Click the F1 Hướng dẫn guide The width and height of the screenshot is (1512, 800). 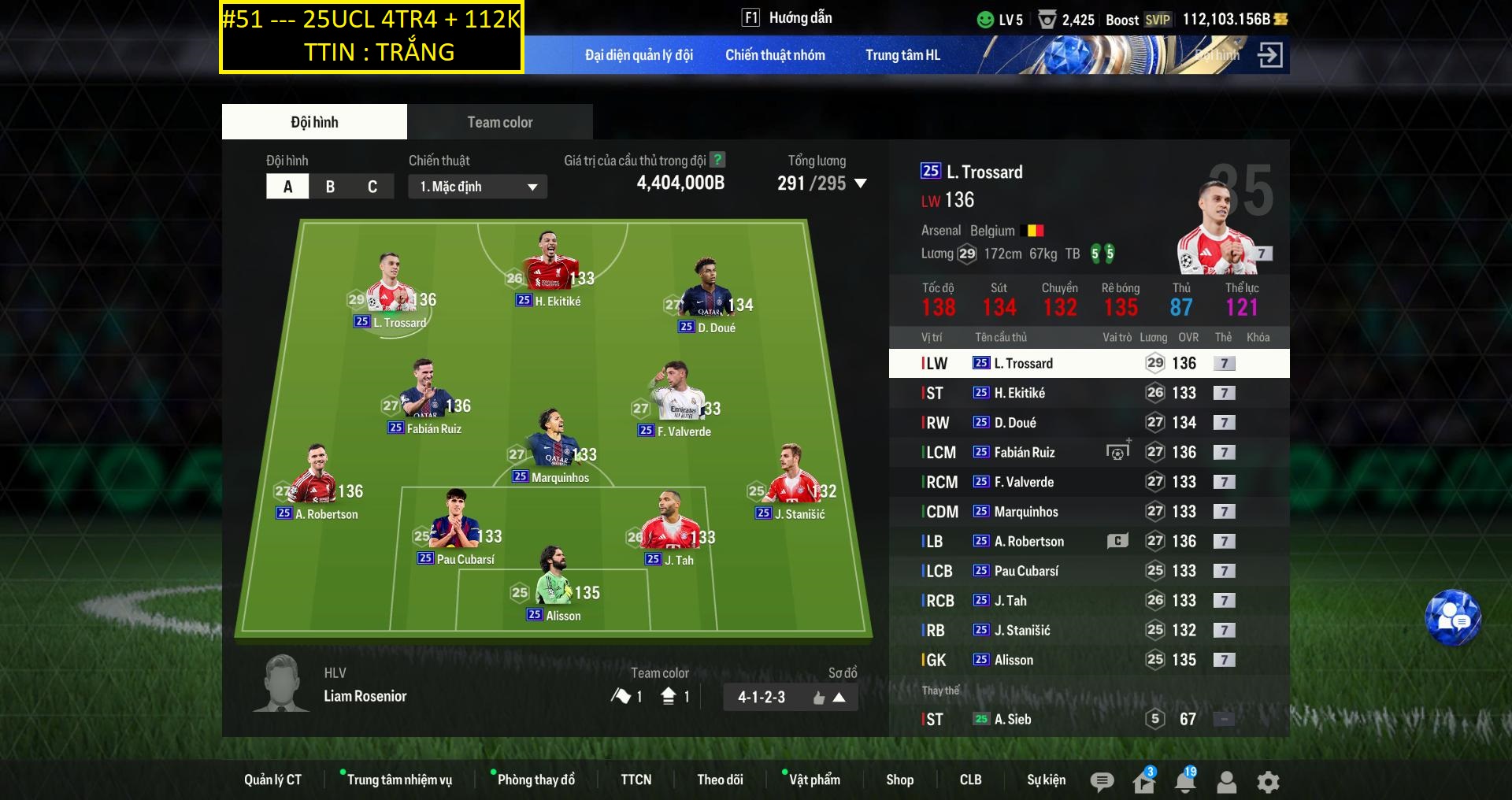[787, 18]
